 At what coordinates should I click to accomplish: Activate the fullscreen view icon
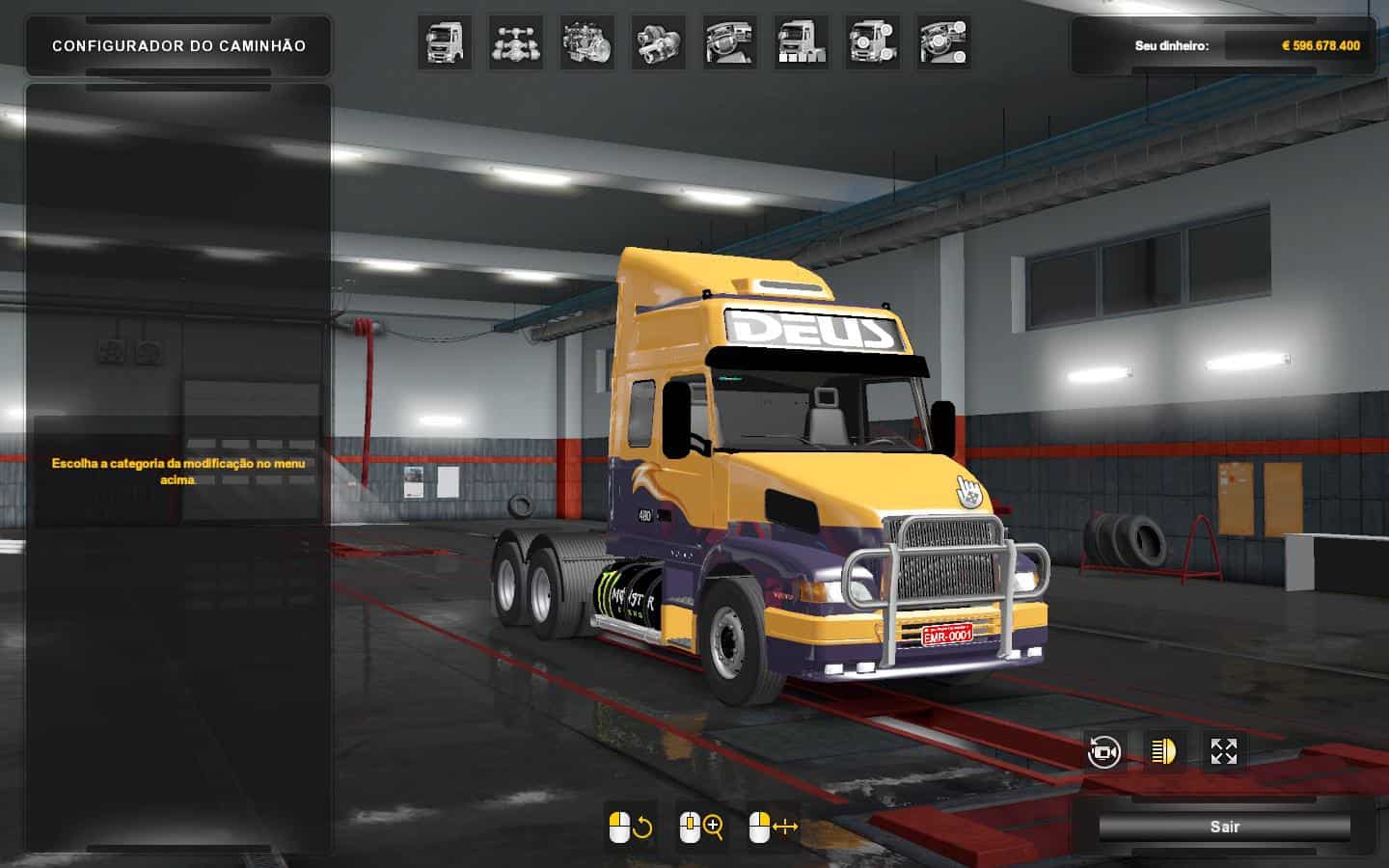pos(1224,751)
